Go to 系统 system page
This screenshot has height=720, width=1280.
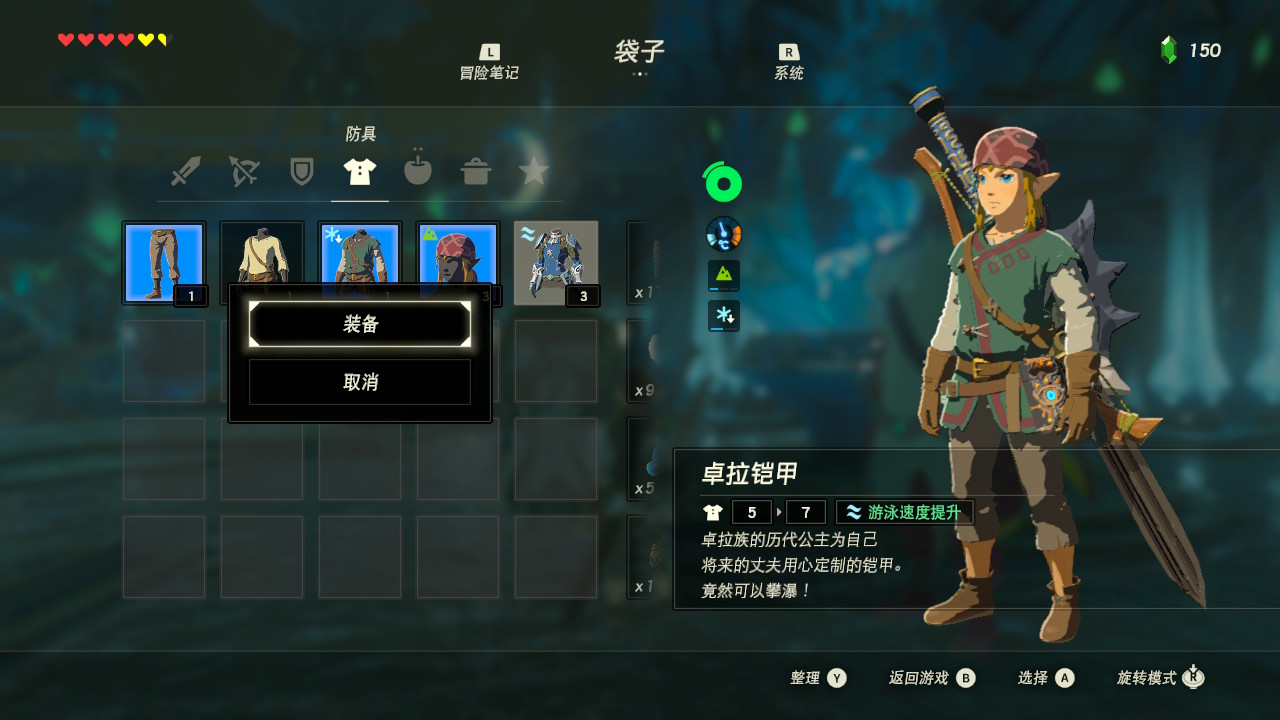pyautogui.click(x=789, y=62)
